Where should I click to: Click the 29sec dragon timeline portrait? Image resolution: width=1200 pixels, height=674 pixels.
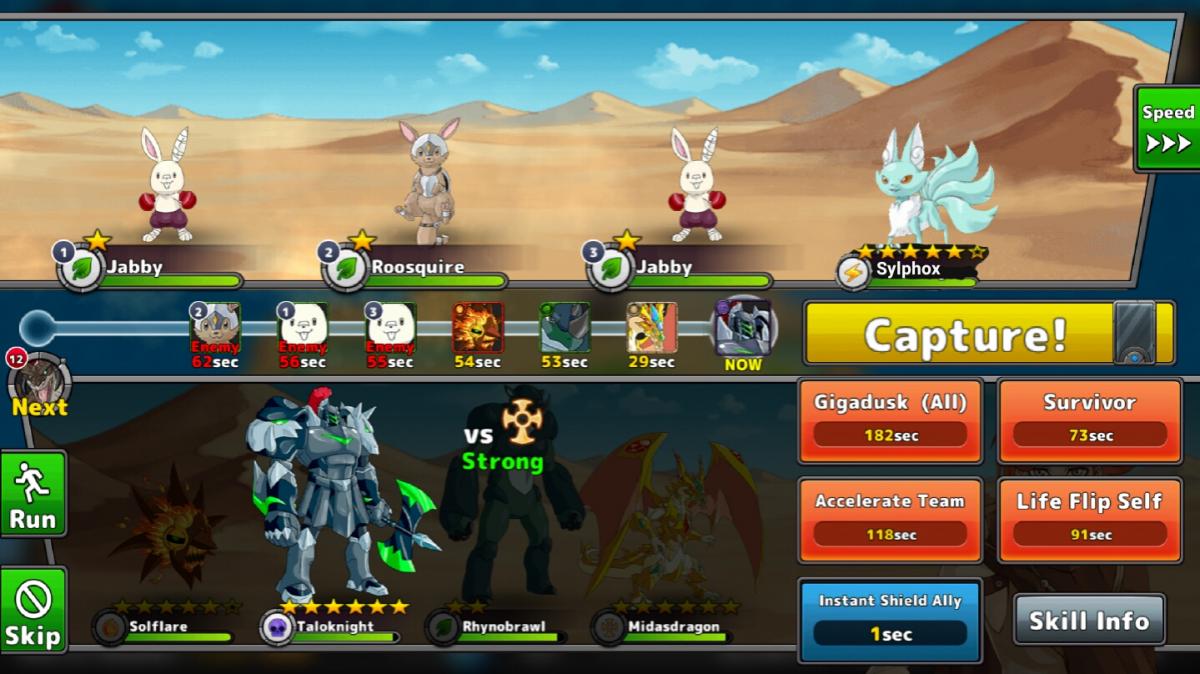[652, 327]
